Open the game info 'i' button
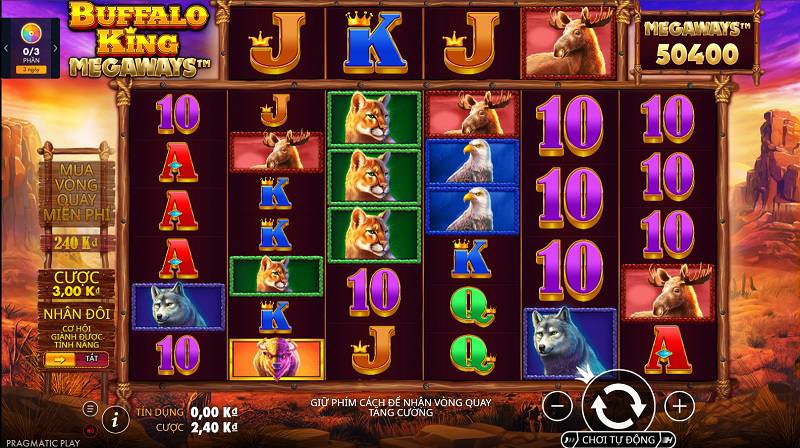The height and width of the screenshot is (448, 800). pos(115,415)
